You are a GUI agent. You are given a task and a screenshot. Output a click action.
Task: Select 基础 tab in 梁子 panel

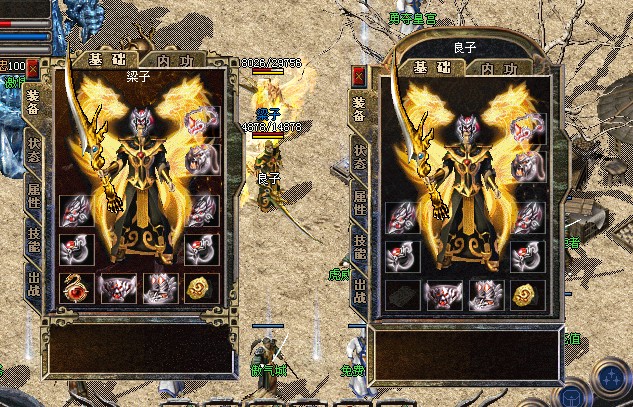(102, 59)
